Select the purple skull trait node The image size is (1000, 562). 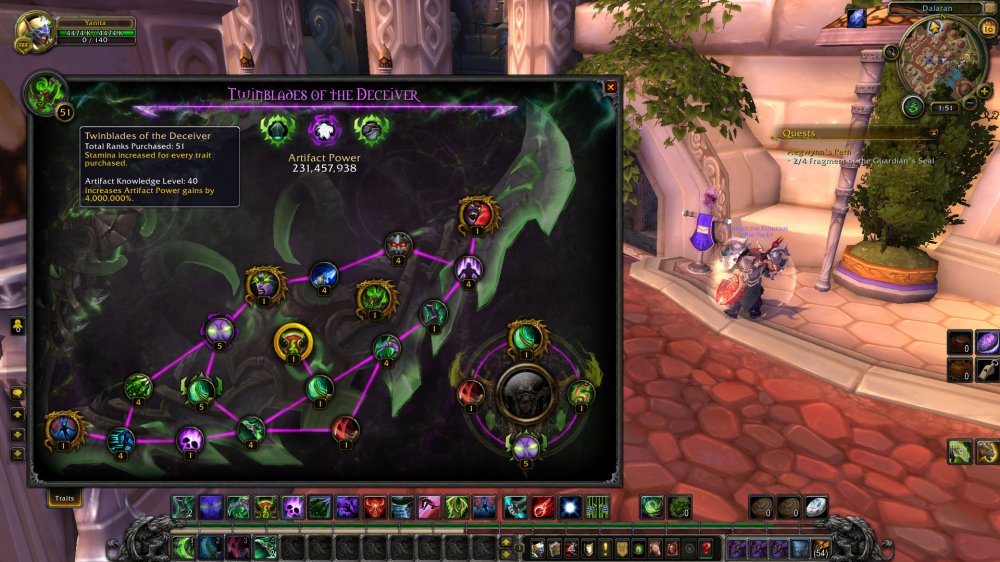click(x=190, y=439)
